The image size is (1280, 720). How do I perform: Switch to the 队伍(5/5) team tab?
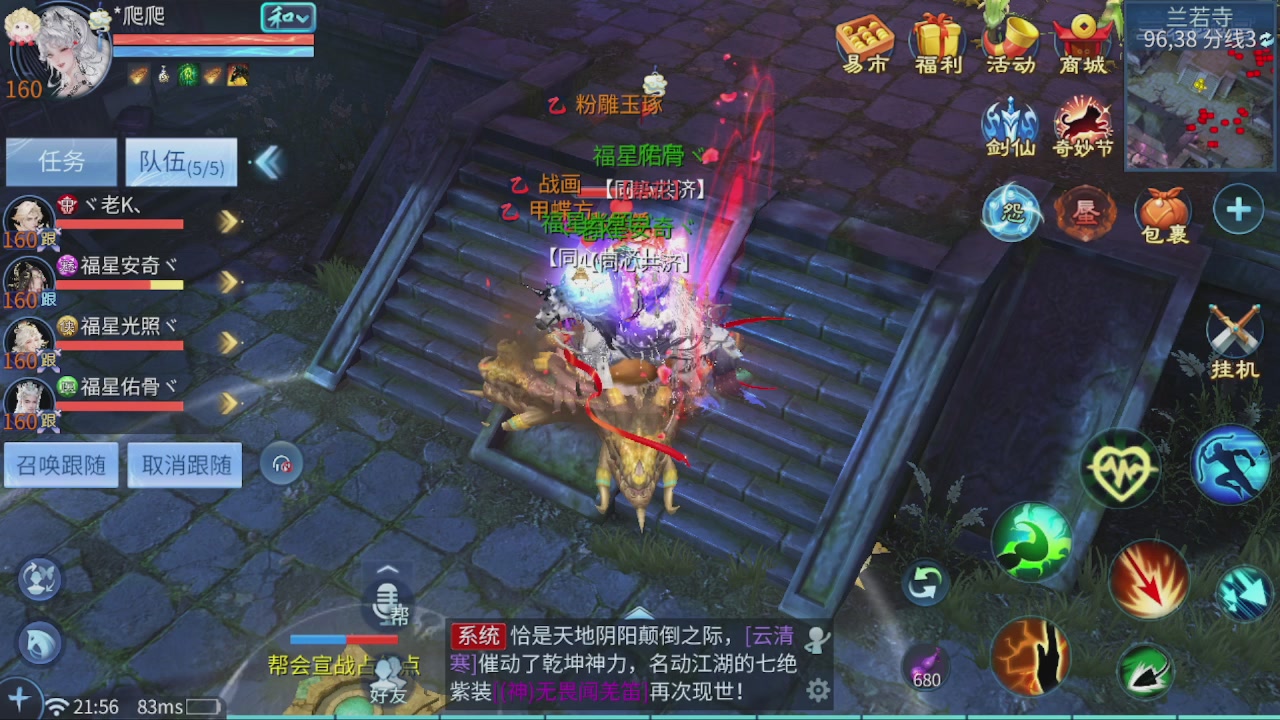coord(180,162)
